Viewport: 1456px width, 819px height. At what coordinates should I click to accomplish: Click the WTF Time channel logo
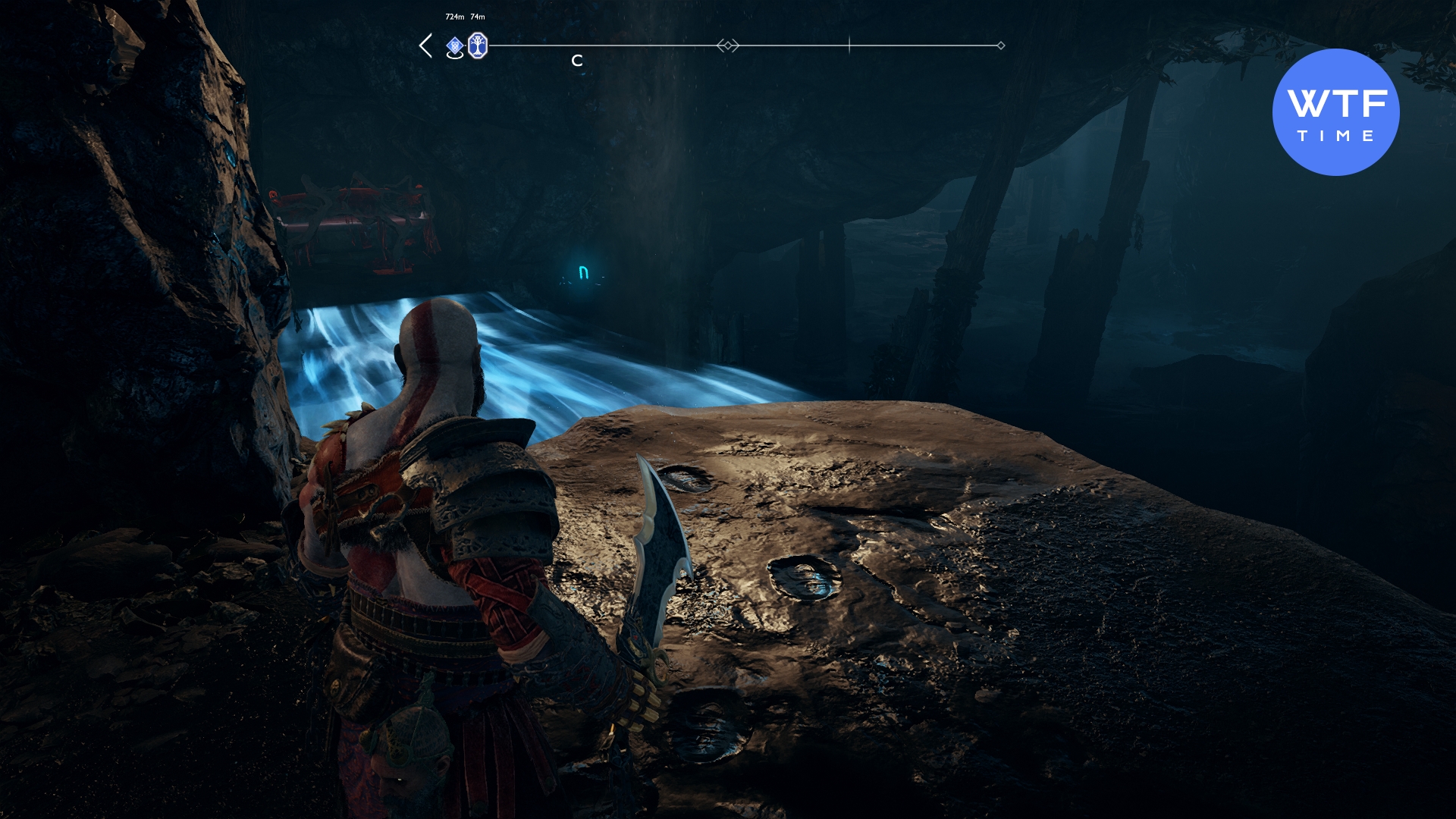(x=1335, y=112)
